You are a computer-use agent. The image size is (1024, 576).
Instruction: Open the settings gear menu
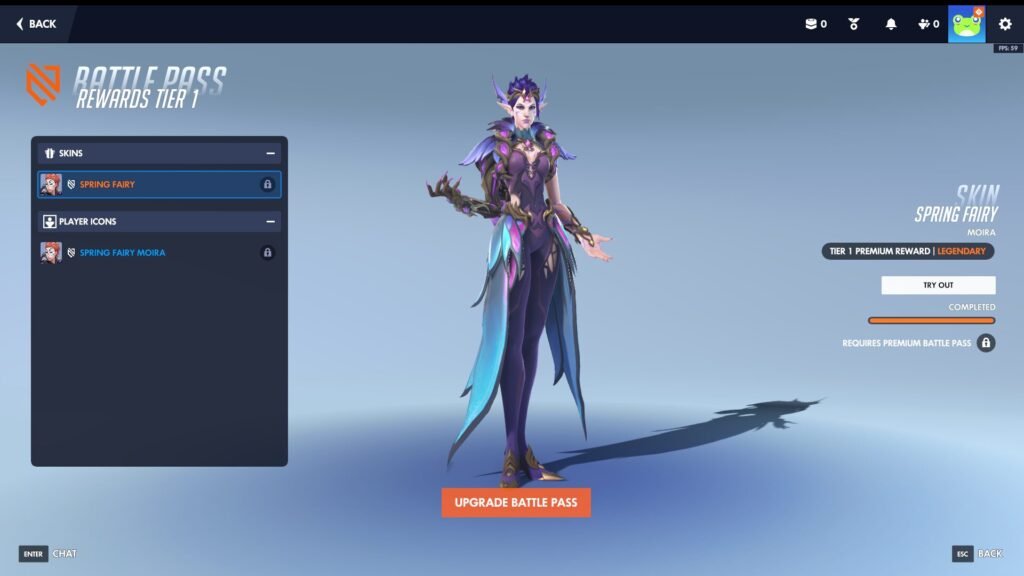1005,24
